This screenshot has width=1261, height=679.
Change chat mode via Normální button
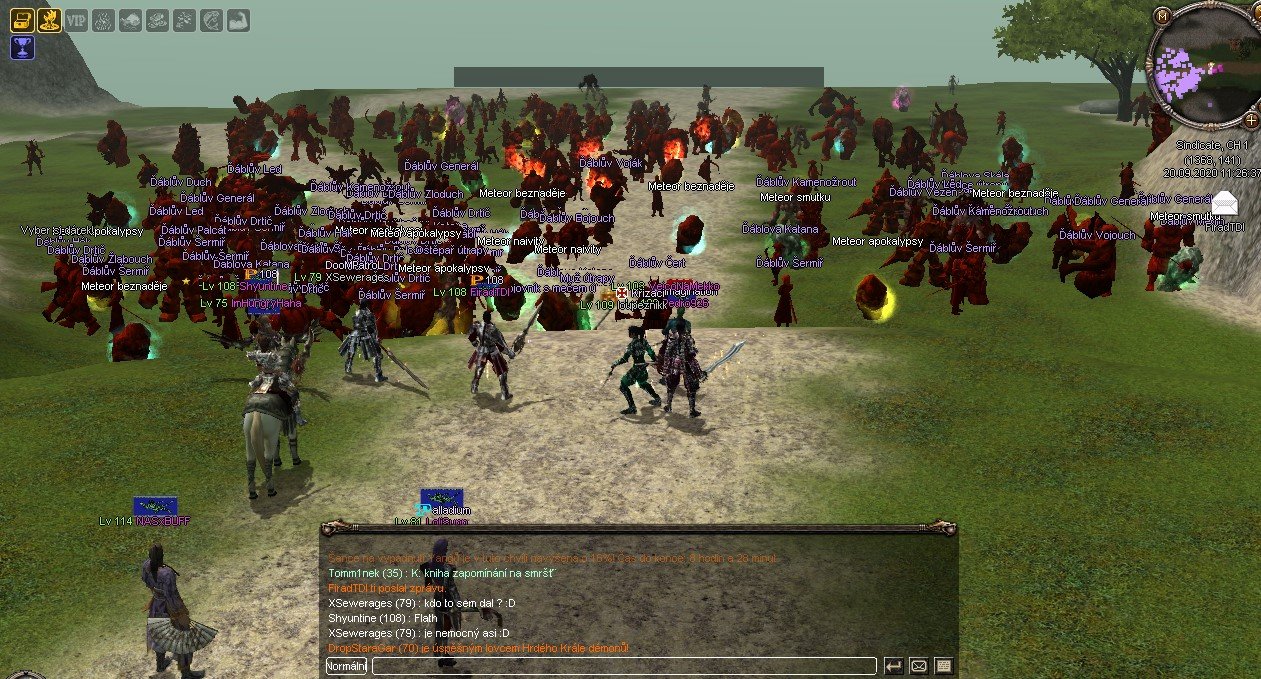coord(347,666)
